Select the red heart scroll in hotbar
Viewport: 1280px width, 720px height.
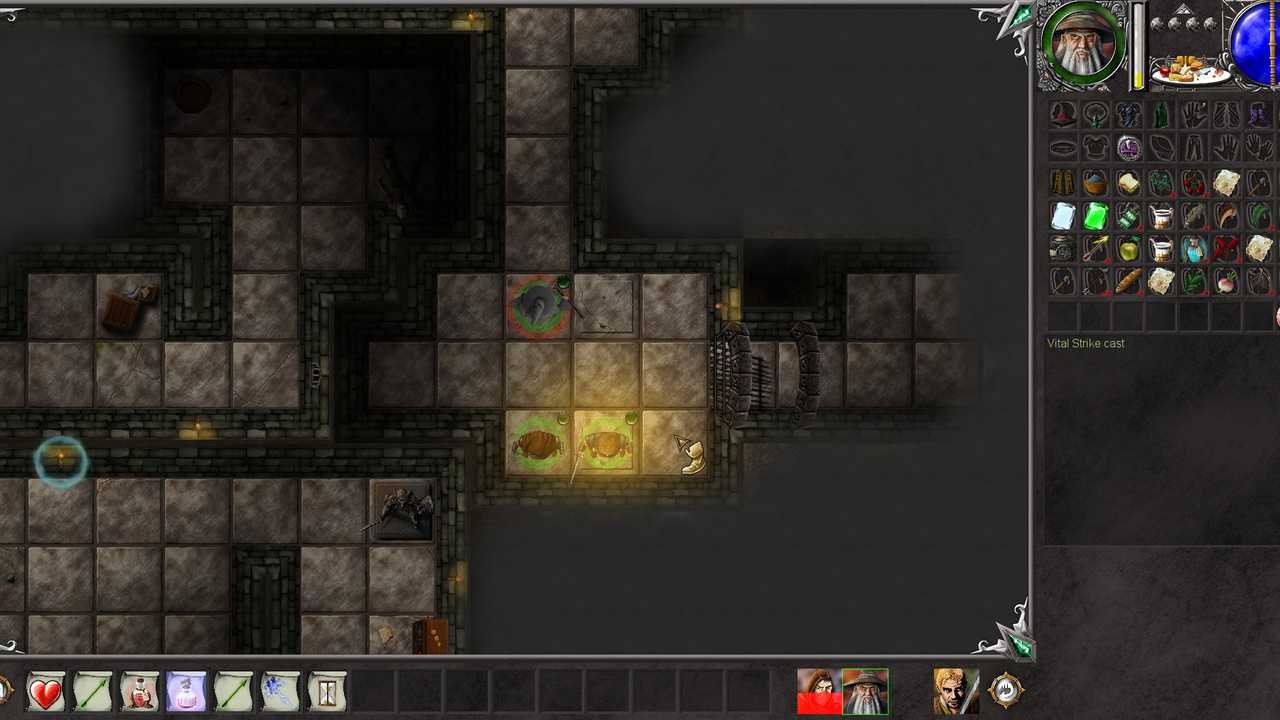coord(45,692)
